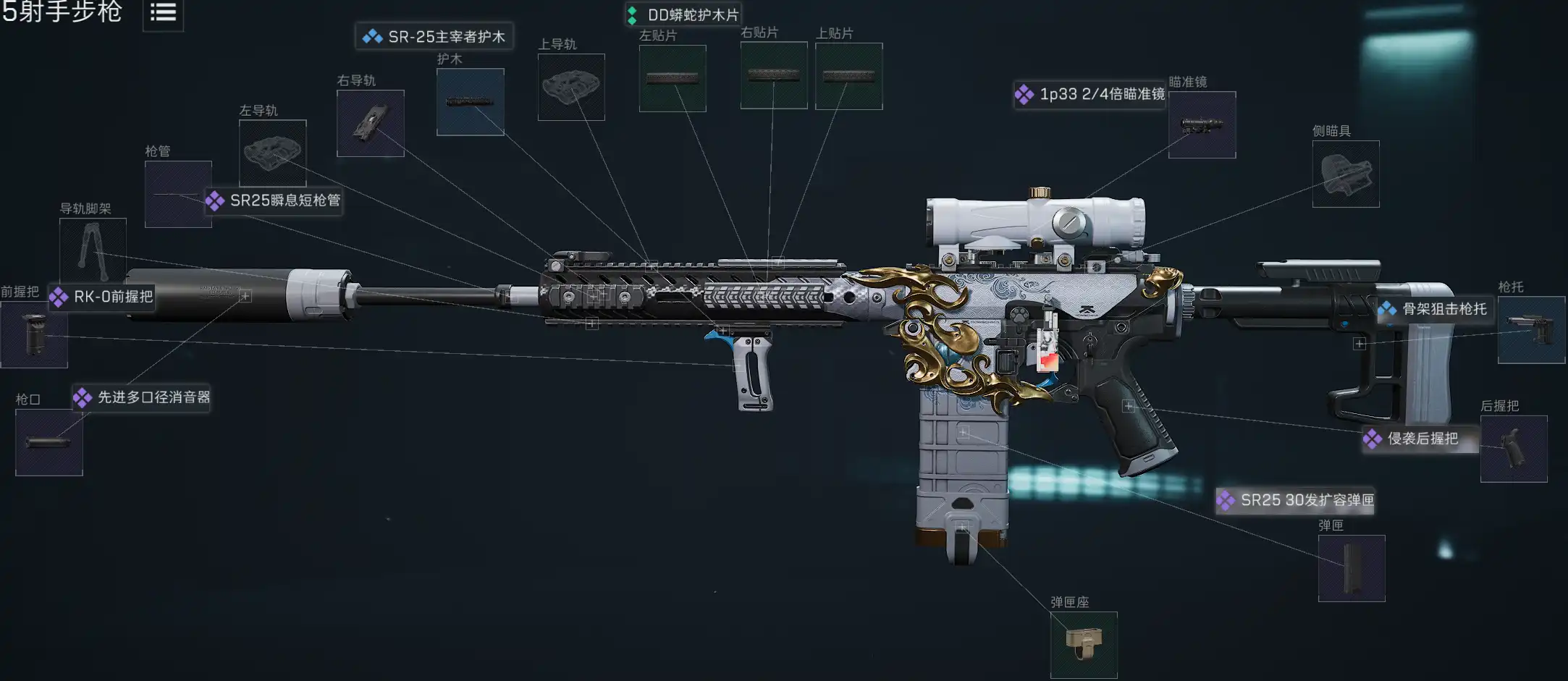Open the 枪管 barrel slot

177,194
